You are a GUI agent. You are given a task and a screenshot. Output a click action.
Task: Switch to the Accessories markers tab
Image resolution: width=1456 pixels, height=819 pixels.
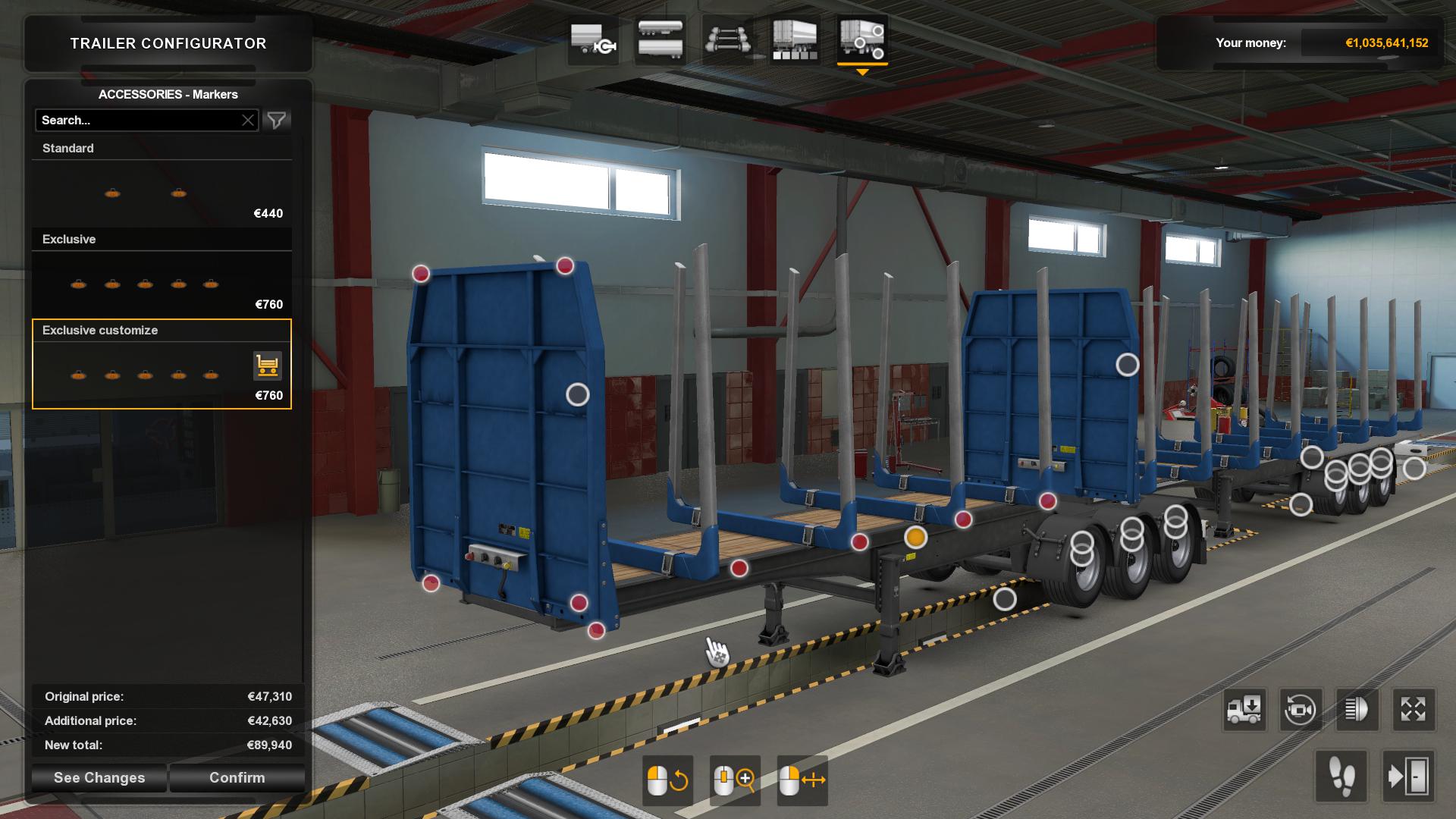[x=861, y=43]
